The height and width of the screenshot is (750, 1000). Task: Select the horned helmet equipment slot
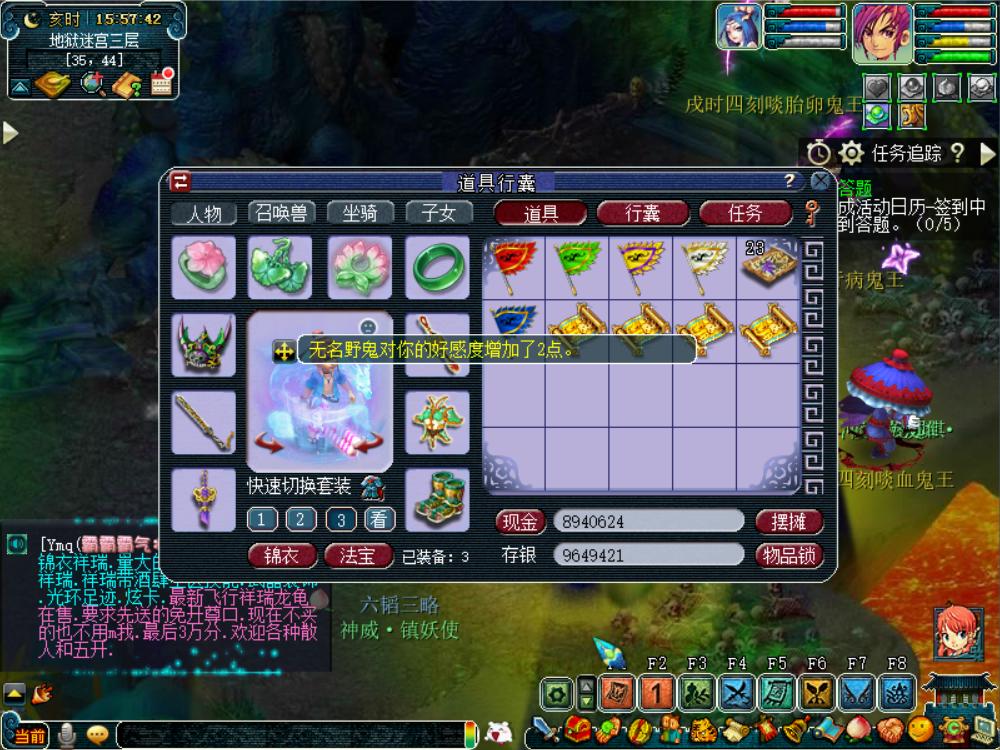[x=204, y=344]
